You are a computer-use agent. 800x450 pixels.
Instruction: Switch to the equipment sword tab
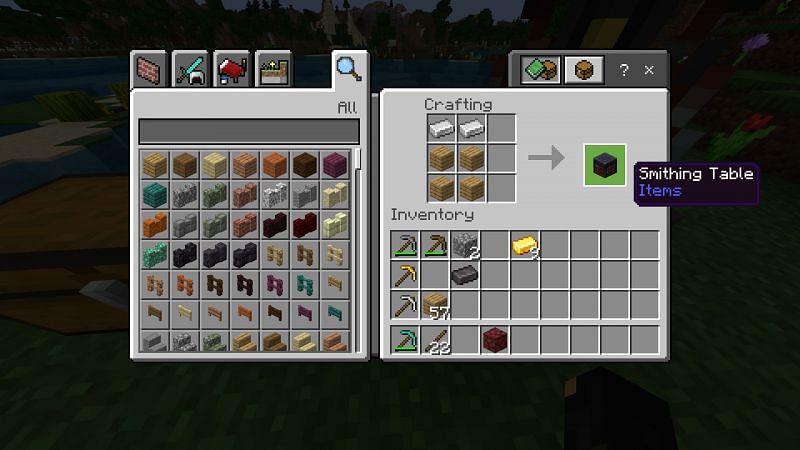click(190, 70)
